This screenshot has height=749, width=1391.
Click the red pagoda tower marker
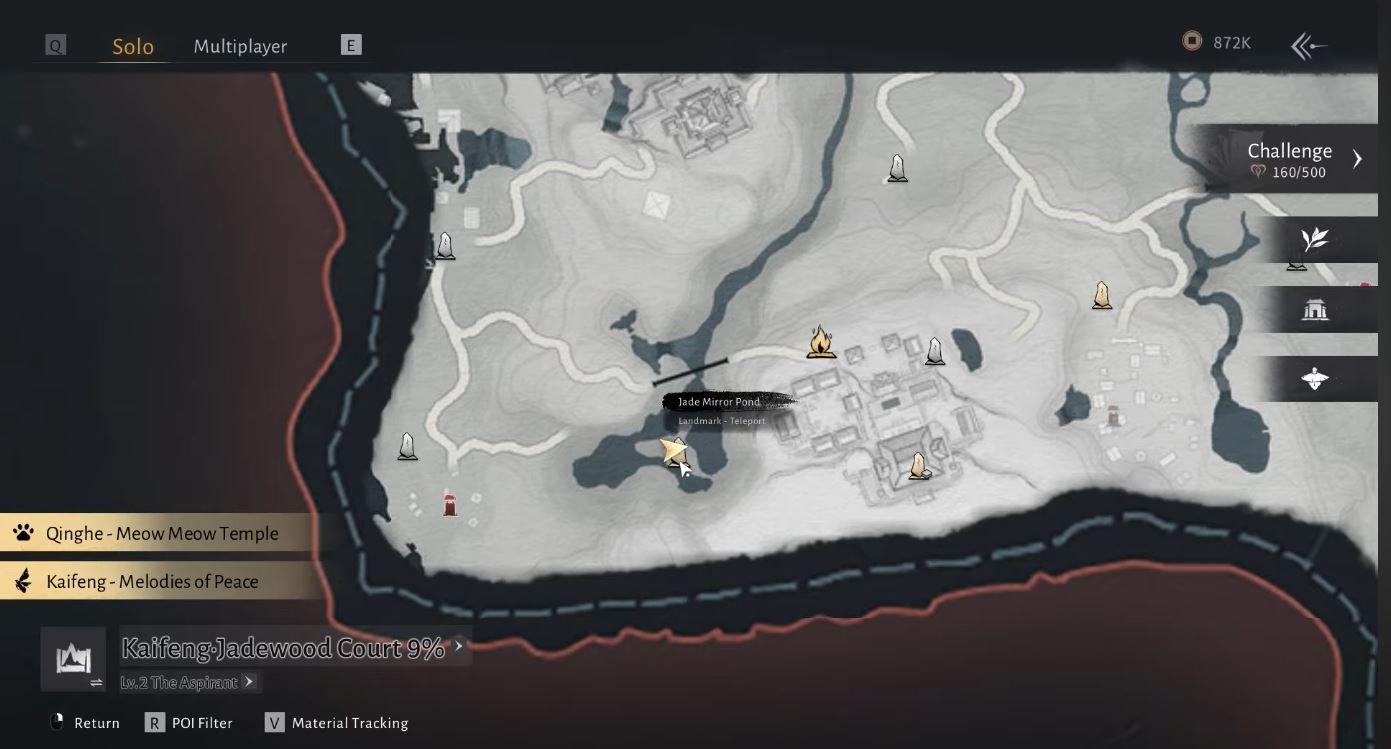(450, 504)
